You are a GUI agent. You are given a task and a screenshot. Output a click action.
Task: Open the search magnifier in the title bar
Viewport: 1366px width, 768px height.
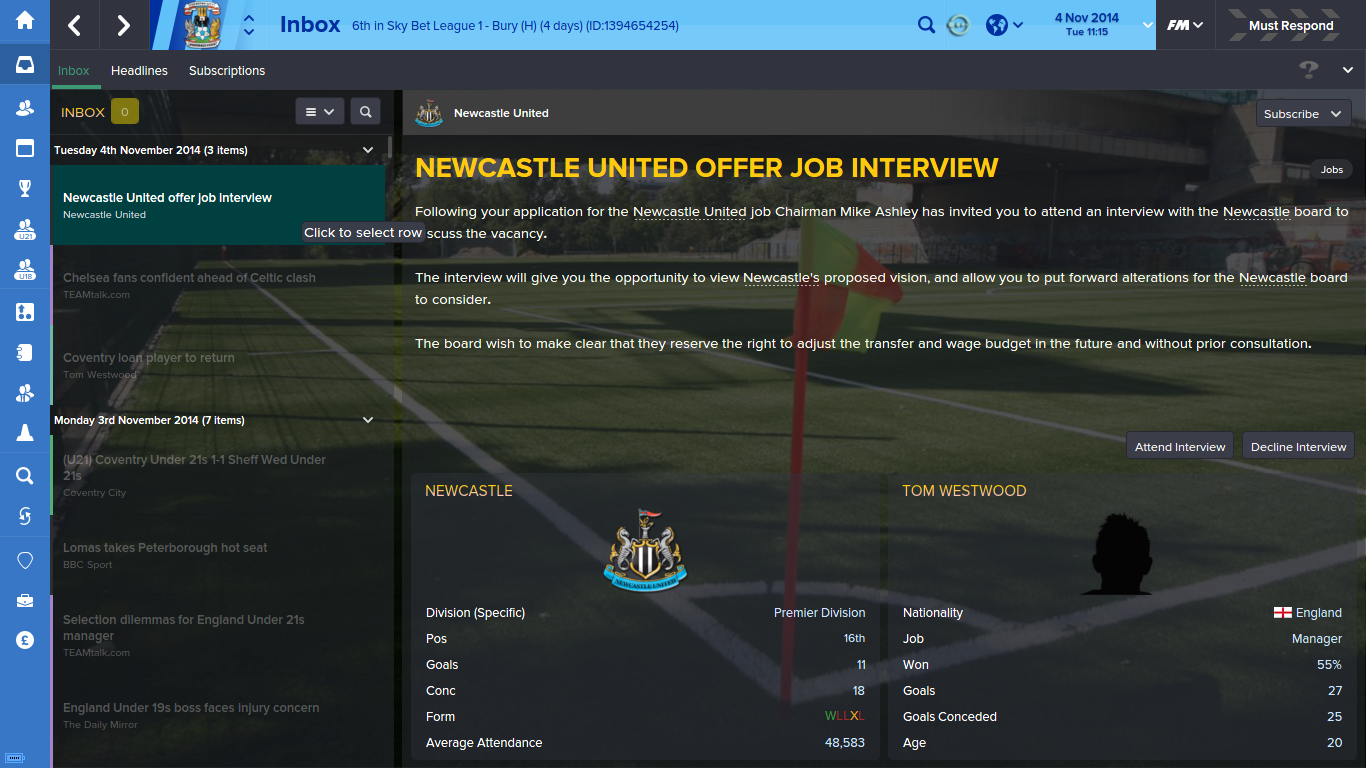(926, 24)
